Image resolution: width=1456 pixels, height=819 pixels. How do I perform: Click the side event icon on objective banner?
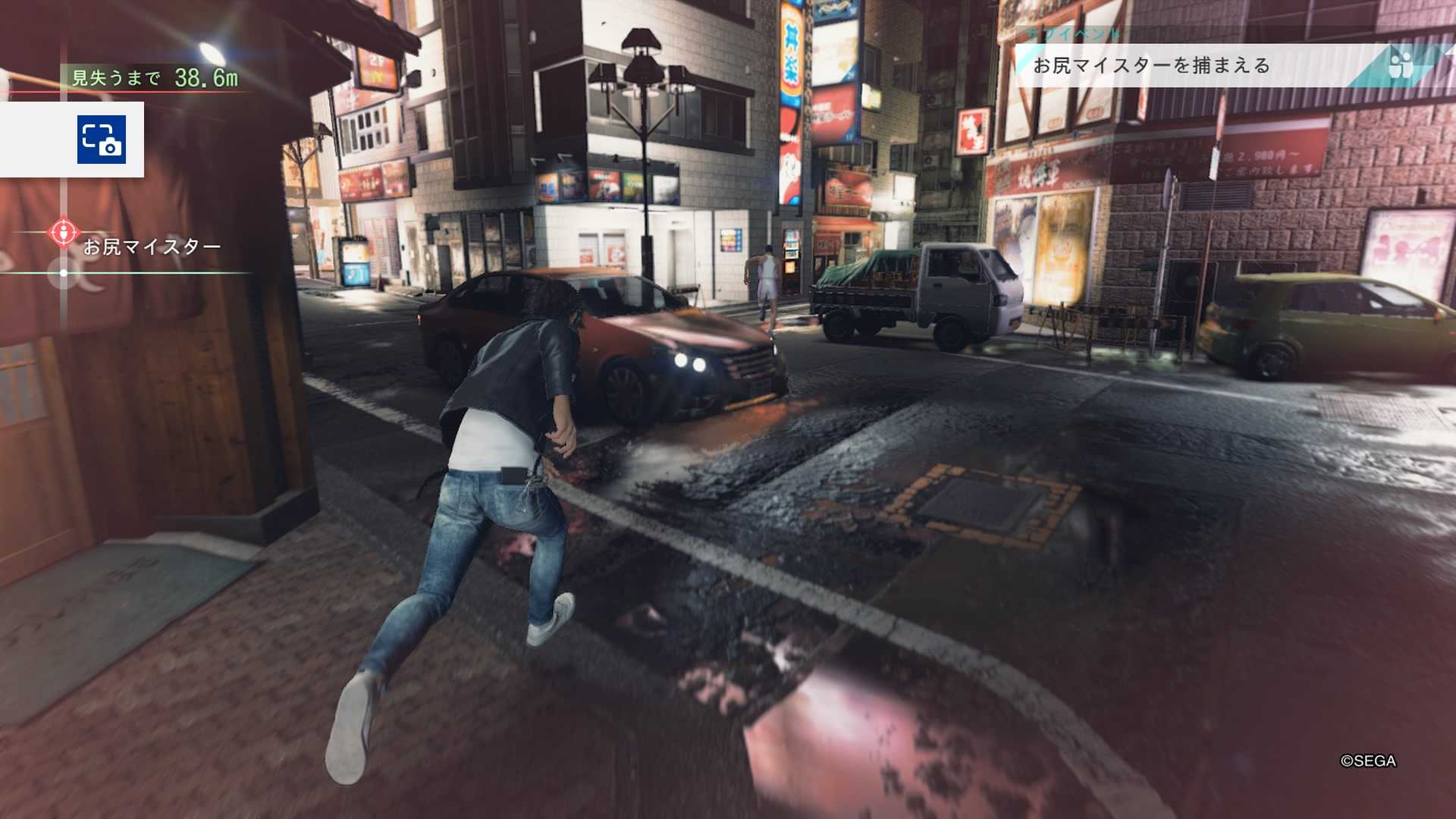click(1400, 64)
